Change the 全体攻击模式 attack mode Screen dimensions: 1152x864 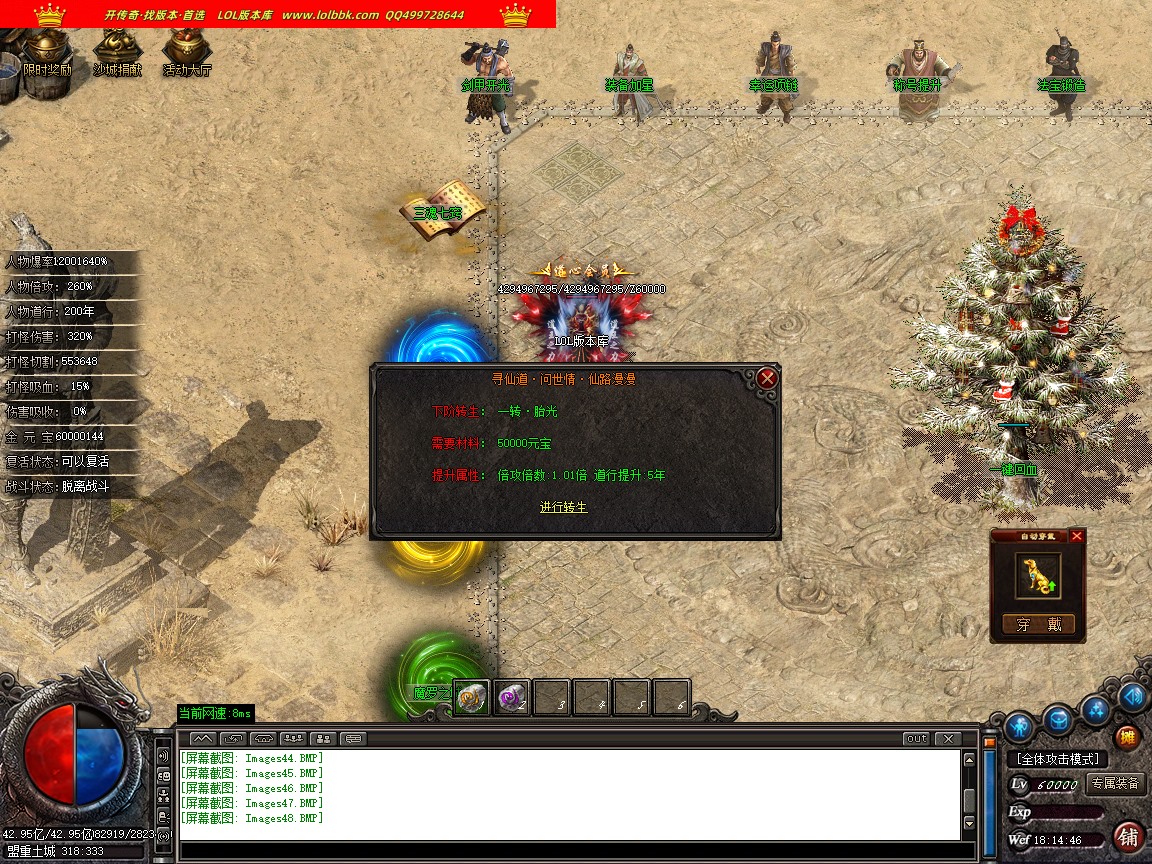1059,759
